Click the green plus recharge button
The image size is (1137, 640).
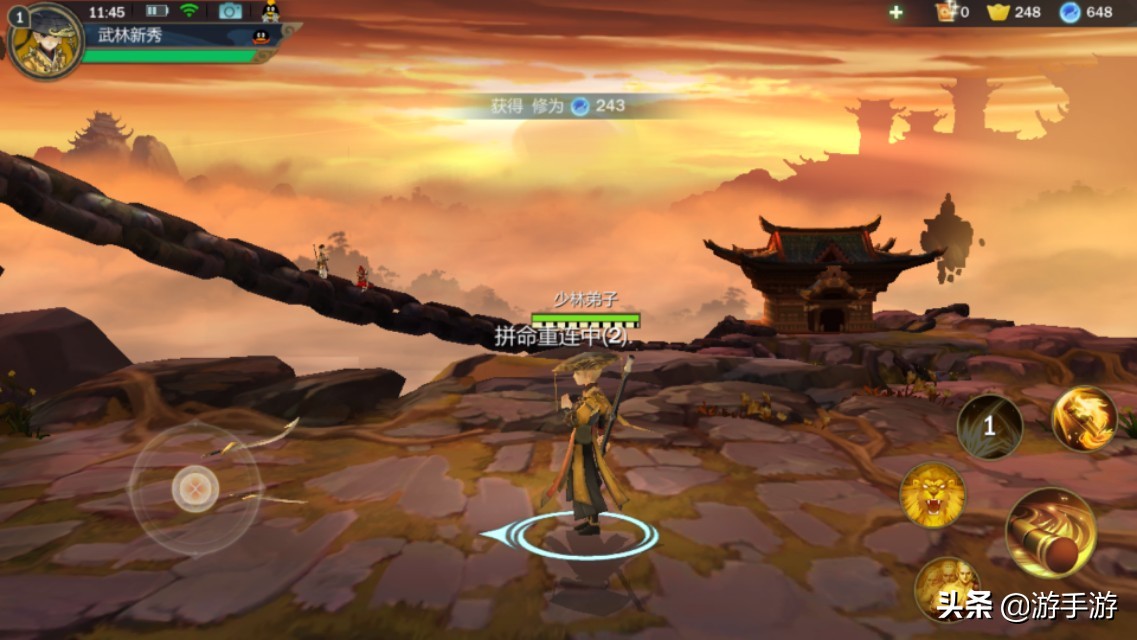pyautogui.click(x=896, y=12)
